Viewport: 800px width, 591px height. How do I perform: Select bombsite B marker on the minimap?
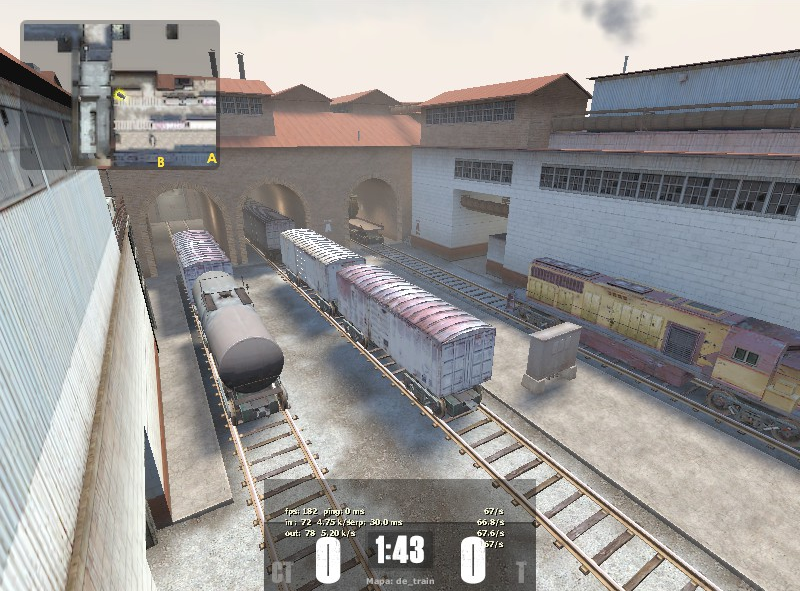[160, 162]
